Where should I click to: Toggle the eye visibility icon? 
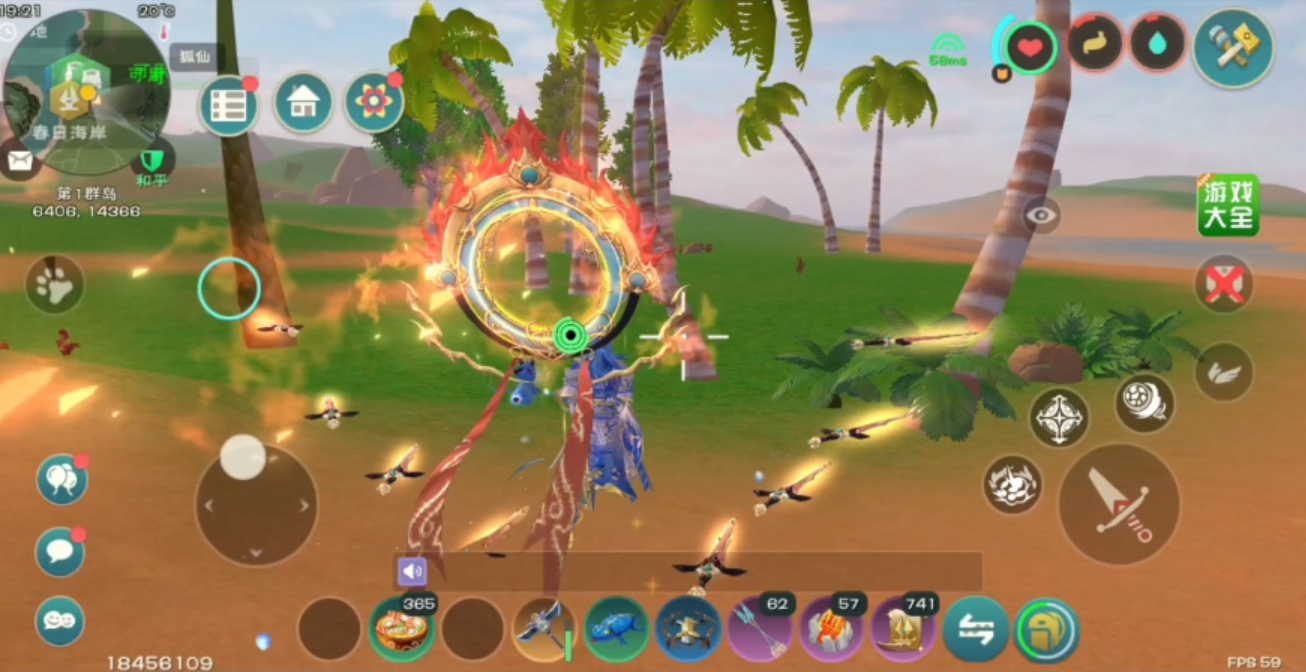pos(1042,215)
